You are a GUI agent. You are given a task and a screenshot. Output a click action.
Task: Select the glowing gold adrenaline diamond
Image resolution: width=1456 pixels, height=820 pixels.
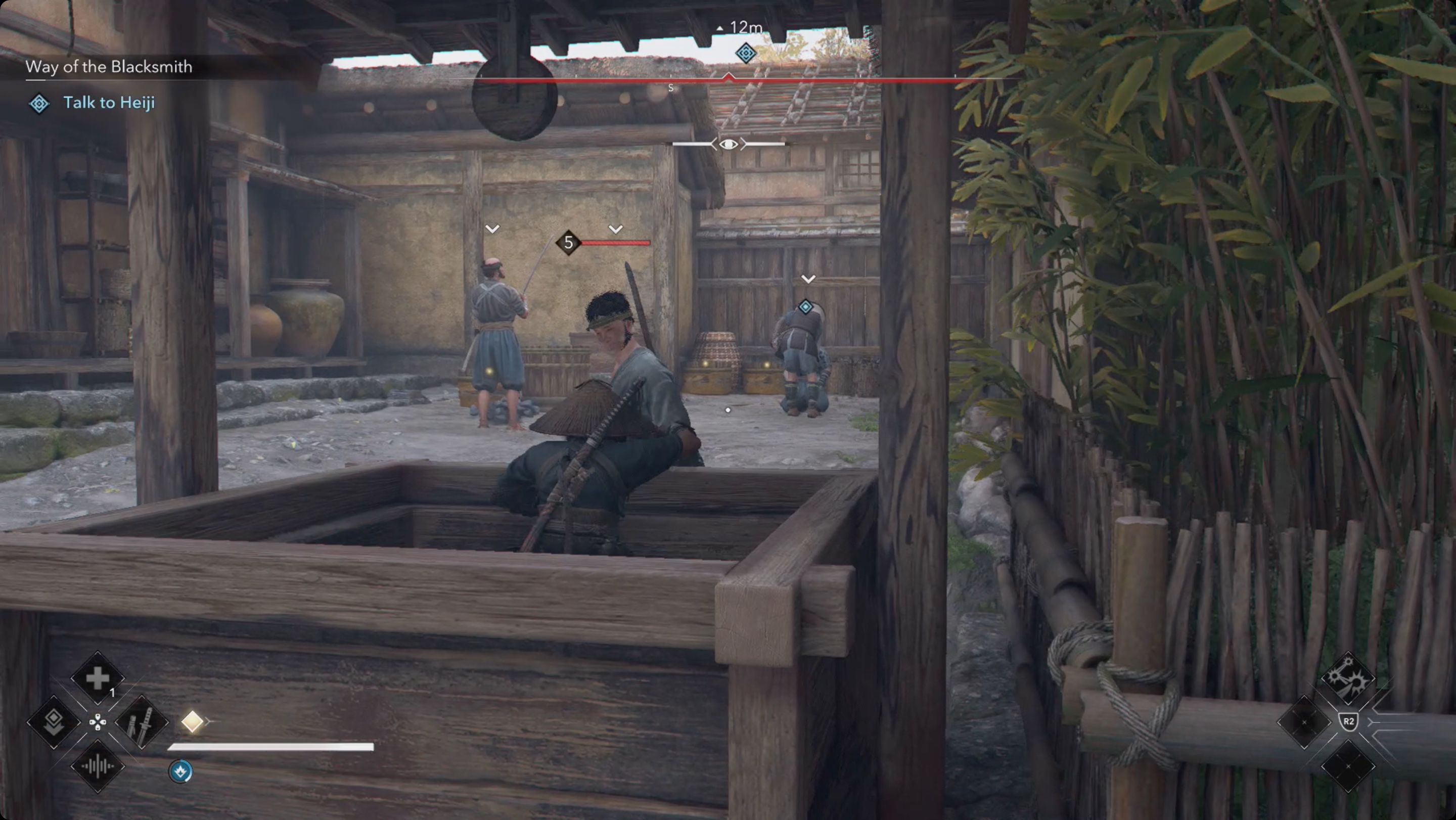pos(192,721)
